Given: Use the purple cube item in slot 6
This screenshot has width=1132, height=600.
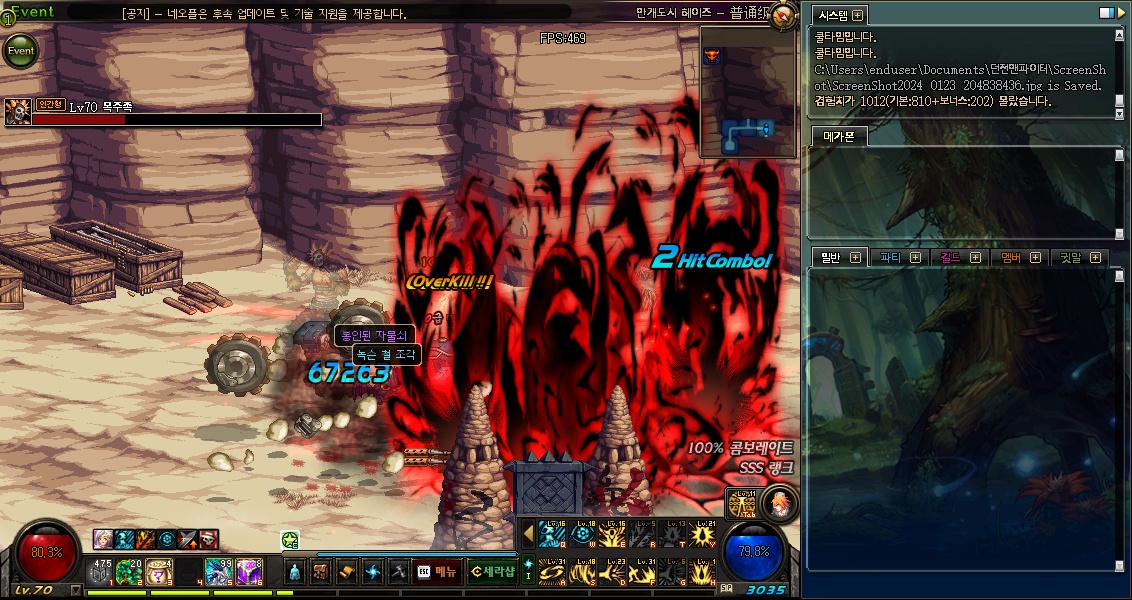Looking at the screenshot, I should point(247,572).
